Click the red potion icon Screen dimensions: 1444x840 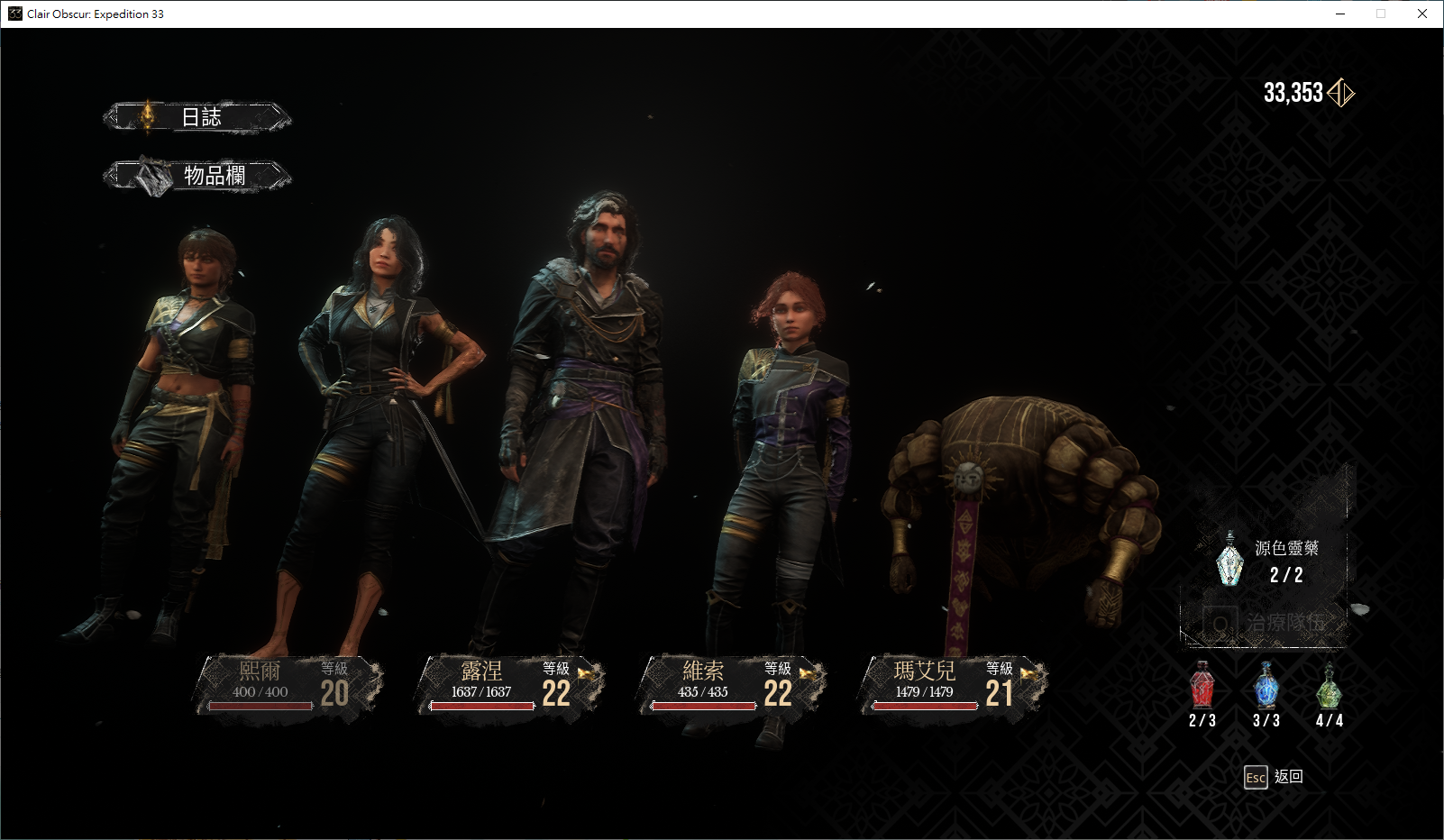pos(1202,687)
